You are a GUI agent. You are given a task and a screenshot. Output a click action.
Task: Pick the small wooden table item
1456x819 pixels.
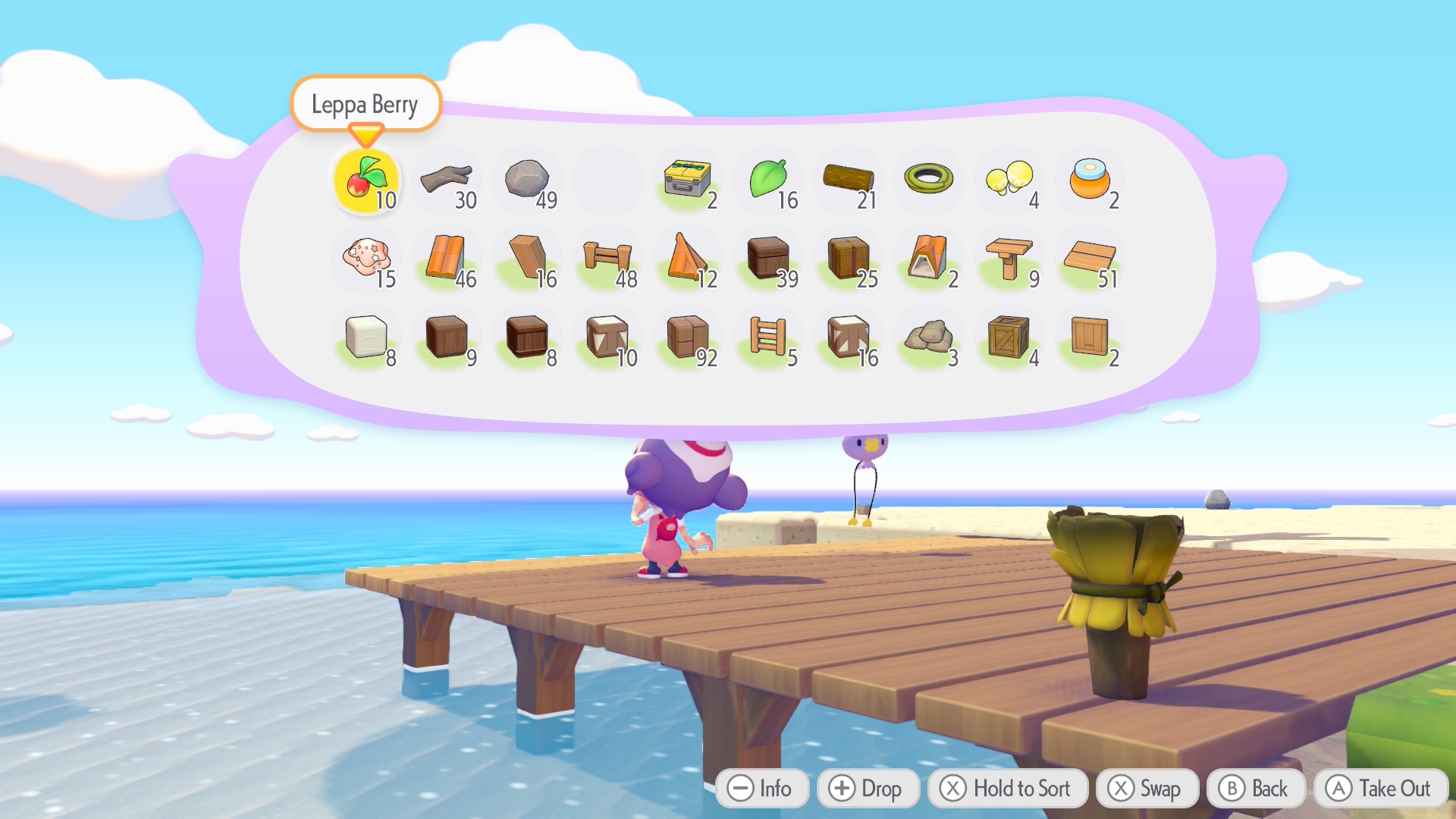tap(1009, 259)
